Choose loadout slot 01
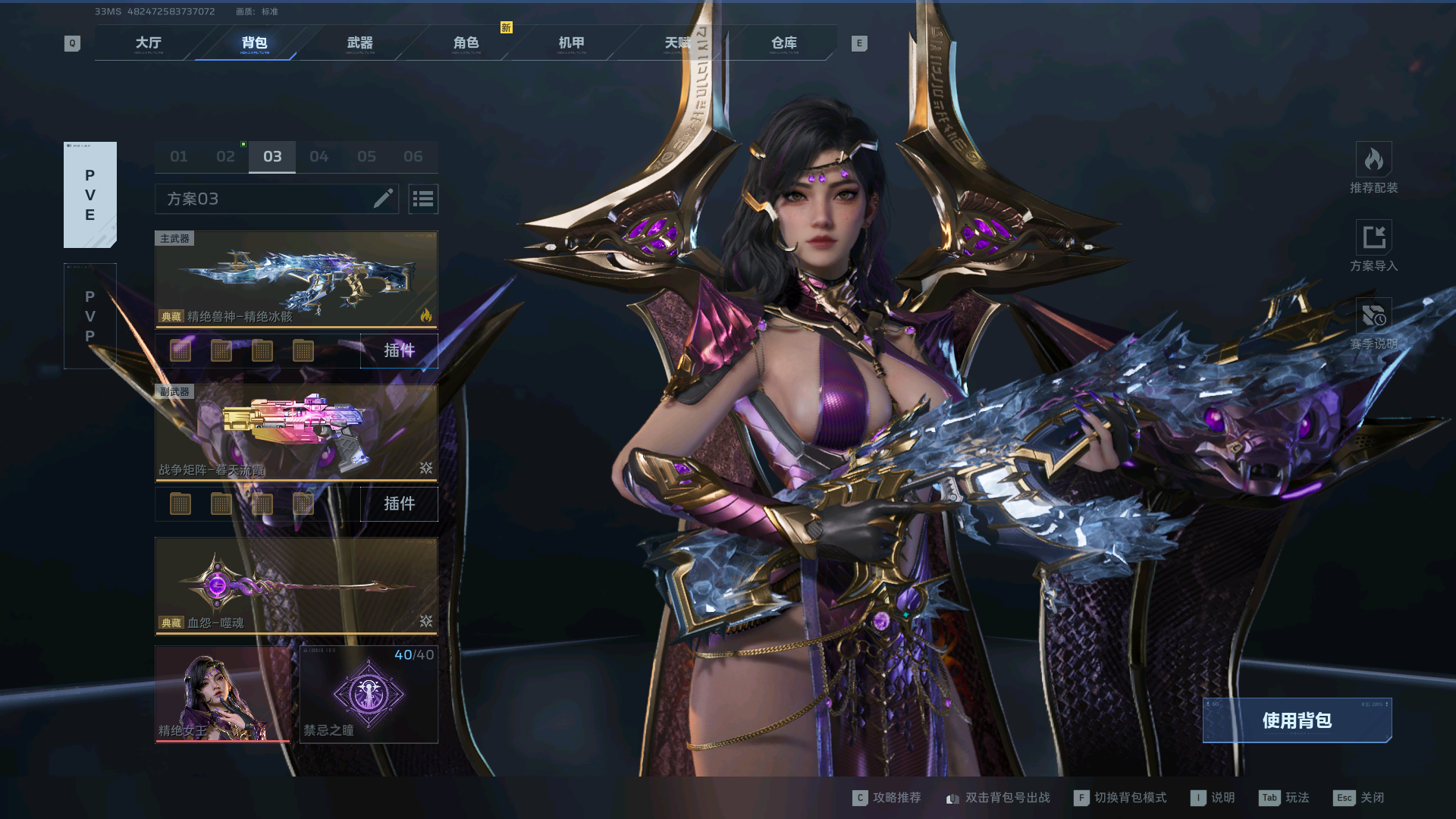Image resolution: width=1456 pixels, height=819 pixels. tap(179, 157)
